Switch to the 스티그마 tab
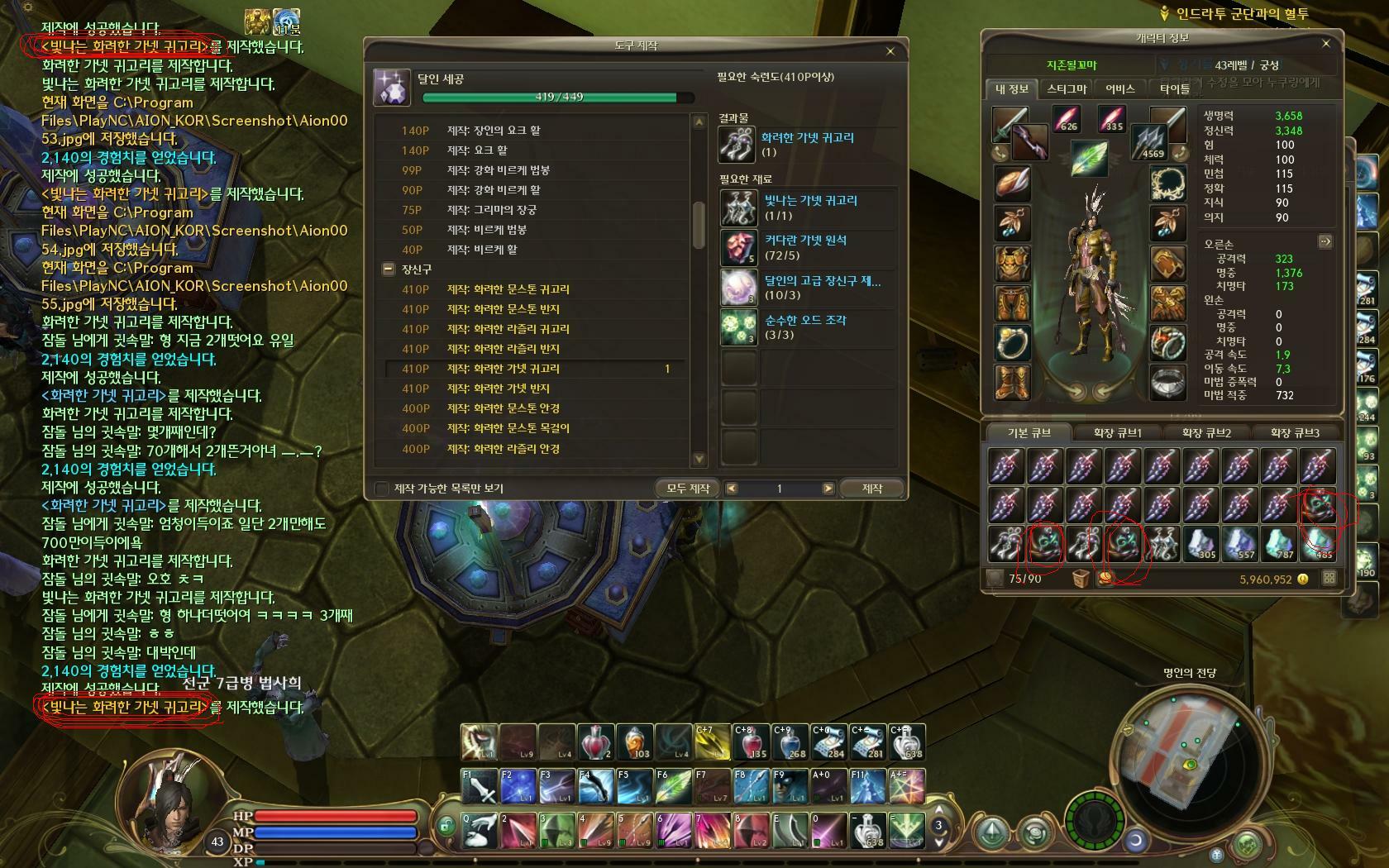Image resolution: width=1389 pixels, height=868 pixels. click(x=1067, y=88)
